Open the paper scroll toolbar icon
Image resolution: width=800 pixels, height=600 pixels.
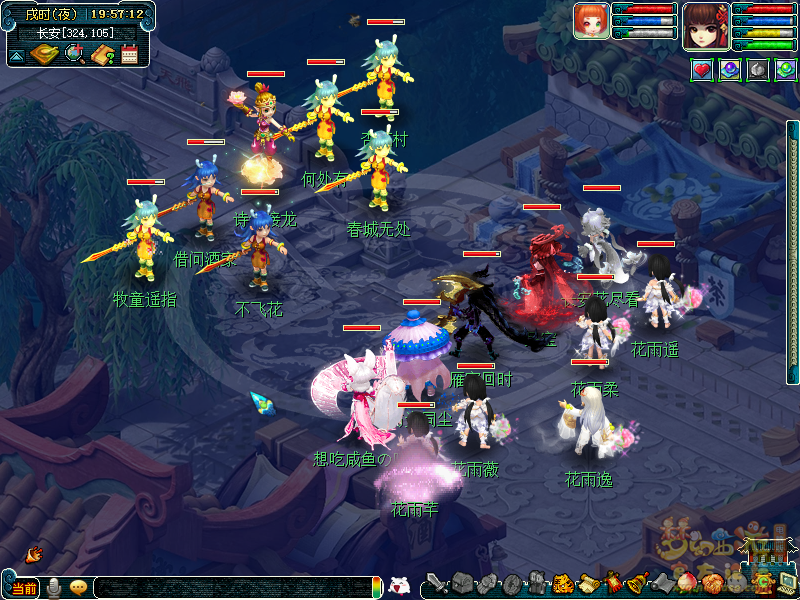[x=587, y=582]
